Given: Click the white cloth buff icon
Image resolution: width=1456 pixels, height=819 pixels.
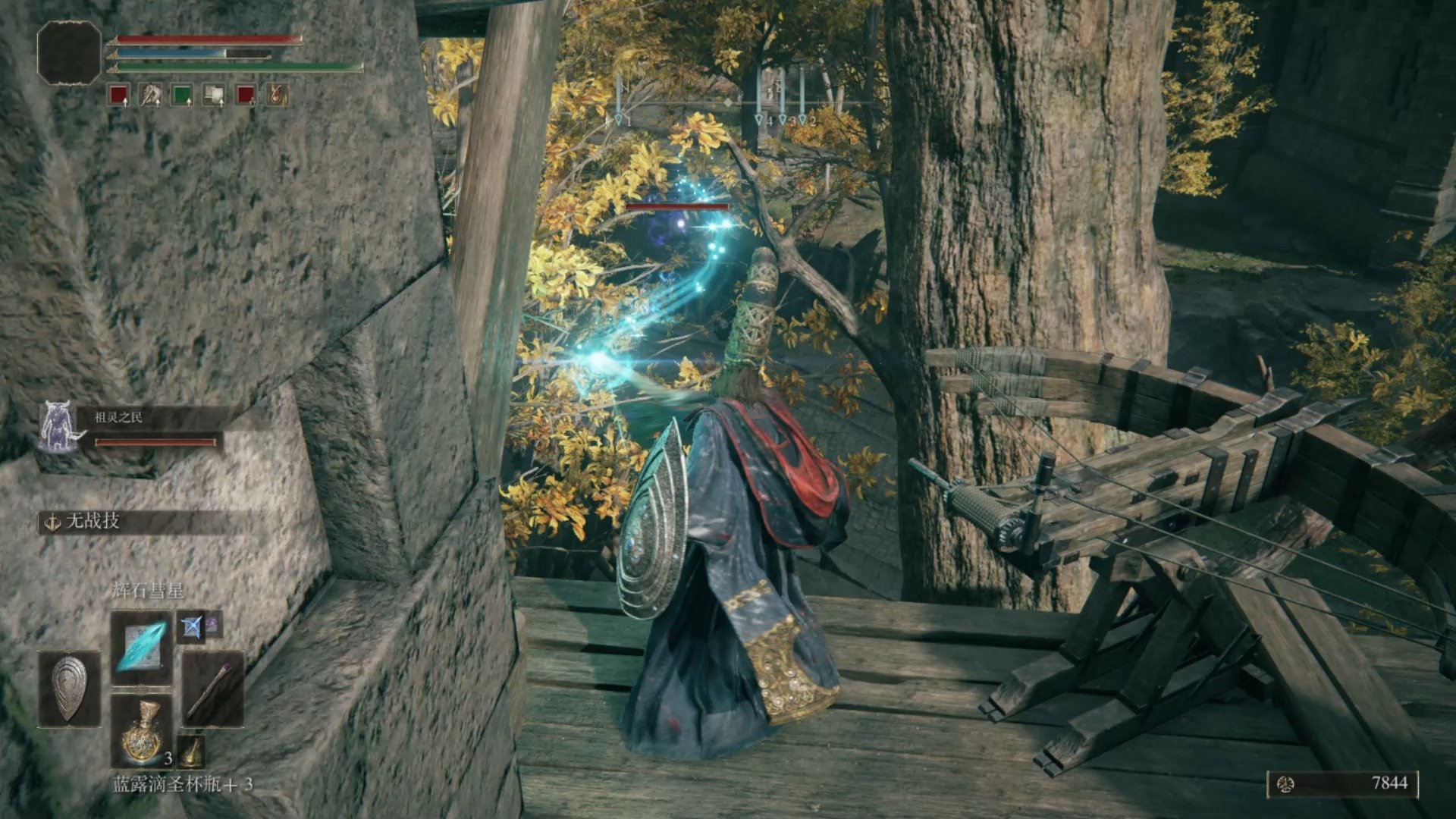Looking at the screenshot, I should (215, 96).
